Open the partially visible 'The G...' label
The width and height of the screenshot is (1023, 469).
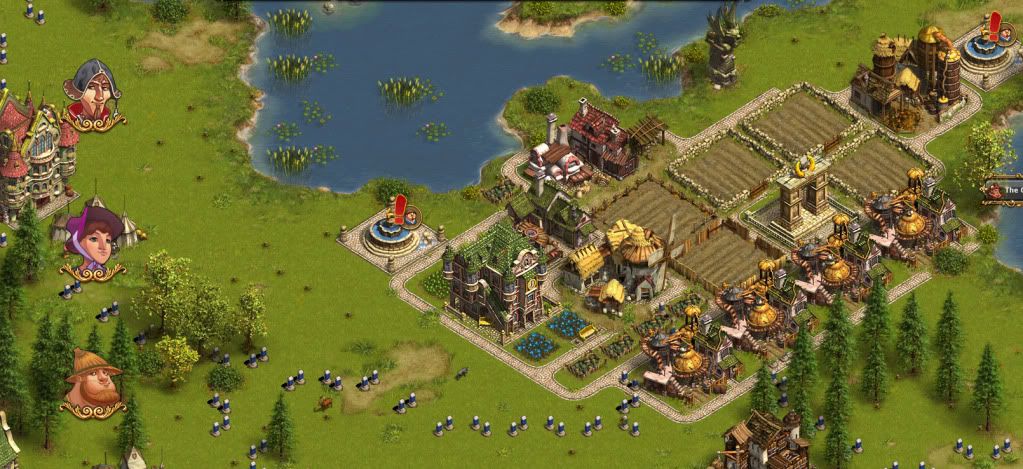1004,190
